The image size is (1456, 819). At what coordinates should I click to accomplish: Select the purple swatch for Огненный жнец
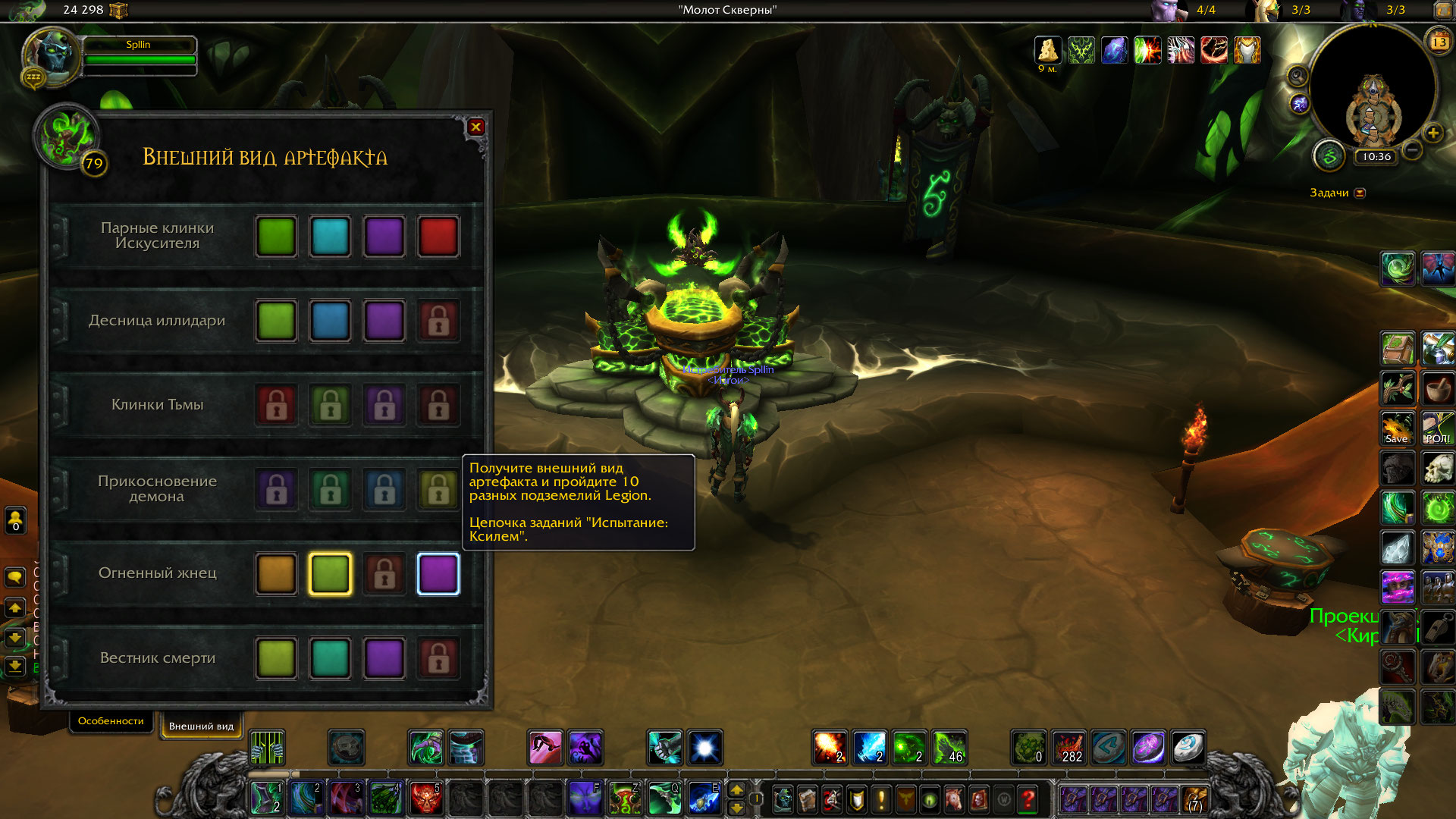[438, 573]
